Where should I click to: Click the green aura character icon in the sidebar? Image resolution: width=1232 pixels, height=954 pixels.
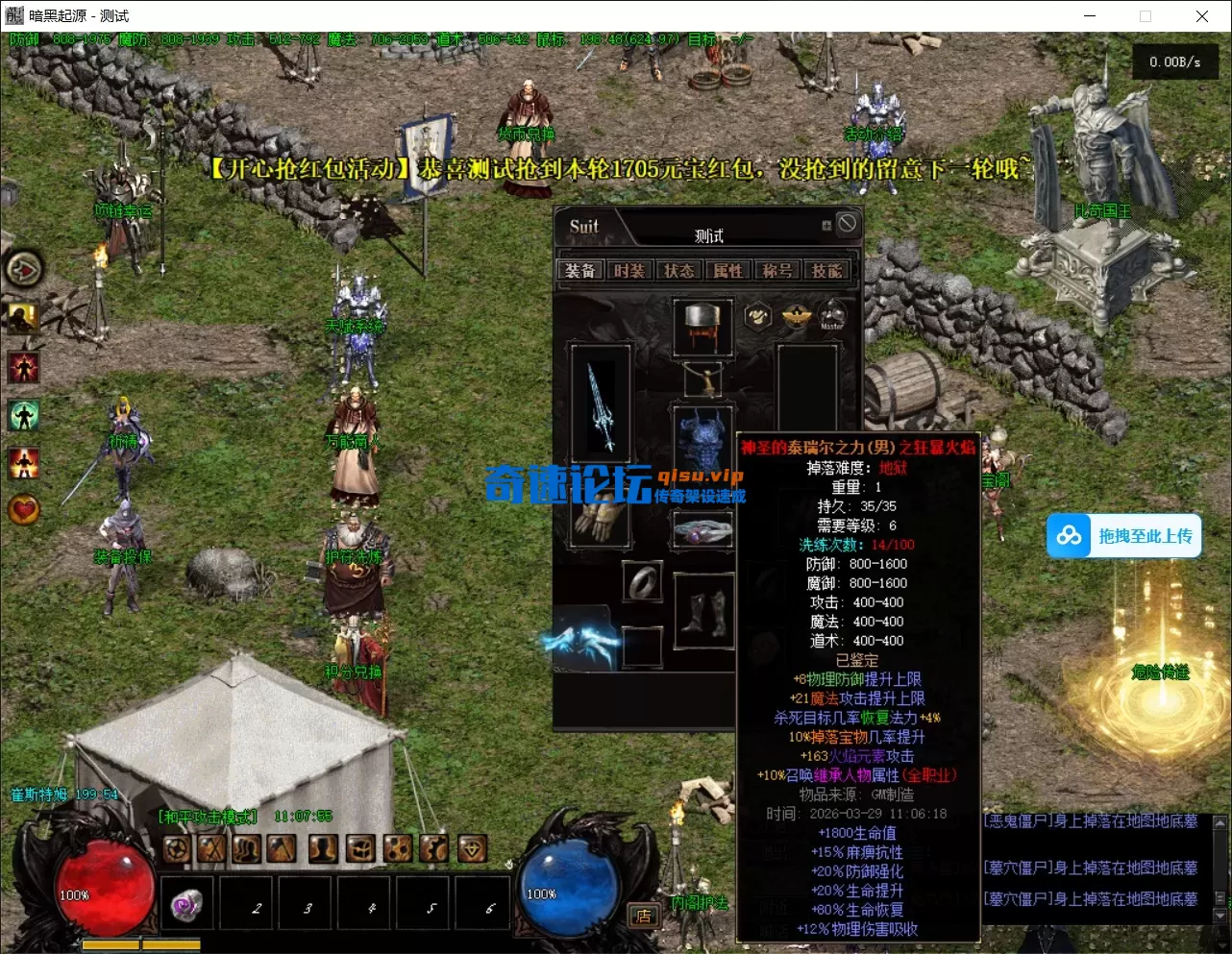tap(23, 414)
